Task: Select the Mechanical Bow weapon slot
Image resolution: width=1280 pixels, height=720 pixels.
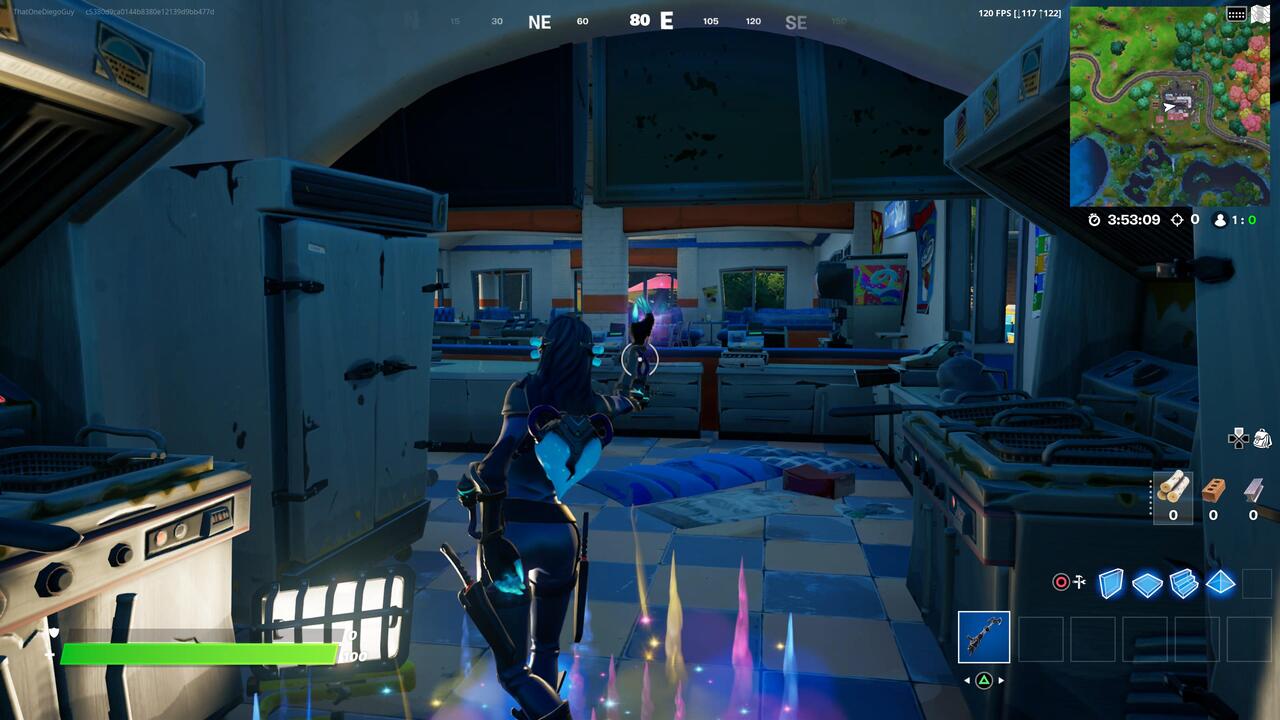Action: [x=982, y=635]
